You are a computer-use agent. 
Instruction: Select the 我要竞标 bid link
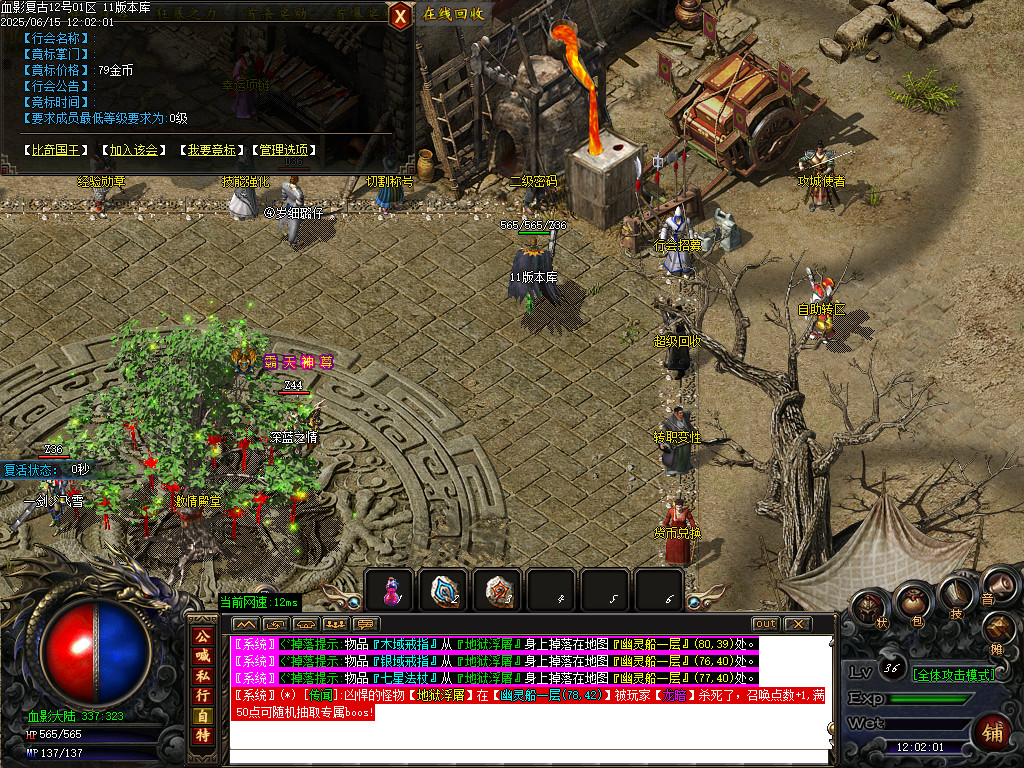coord(211,150)
